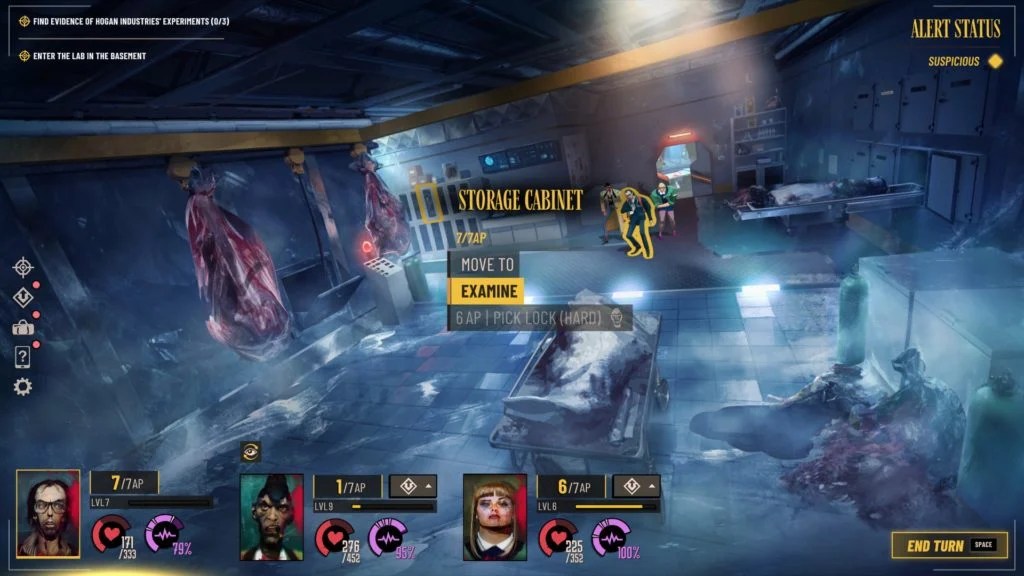This screenshot has width=1024, height=576.
Task: Open the crosshair objectives icon
Action: (23, 267)
